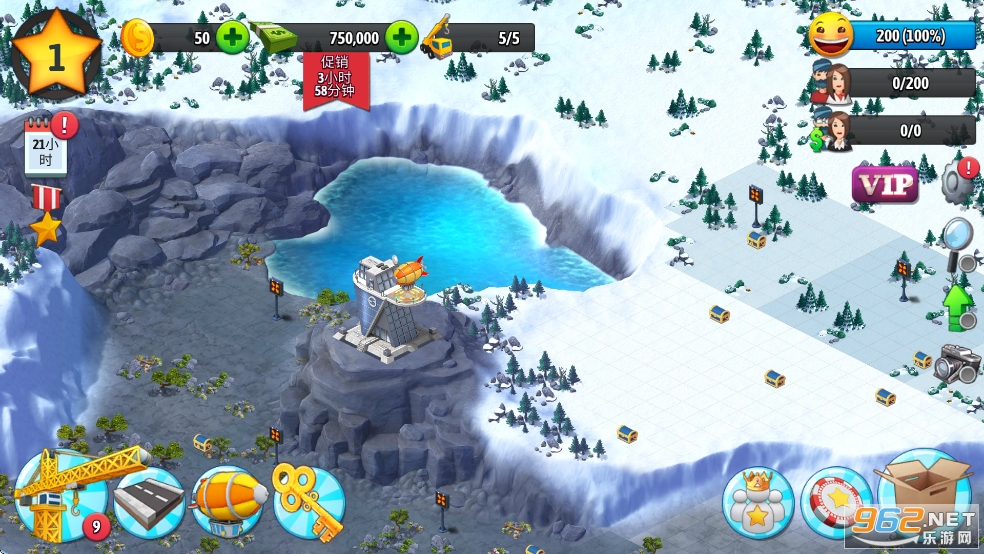The width and height of the screenshot is (984, 554).
Task: Select the road building tool
Action: coord(150,501)
